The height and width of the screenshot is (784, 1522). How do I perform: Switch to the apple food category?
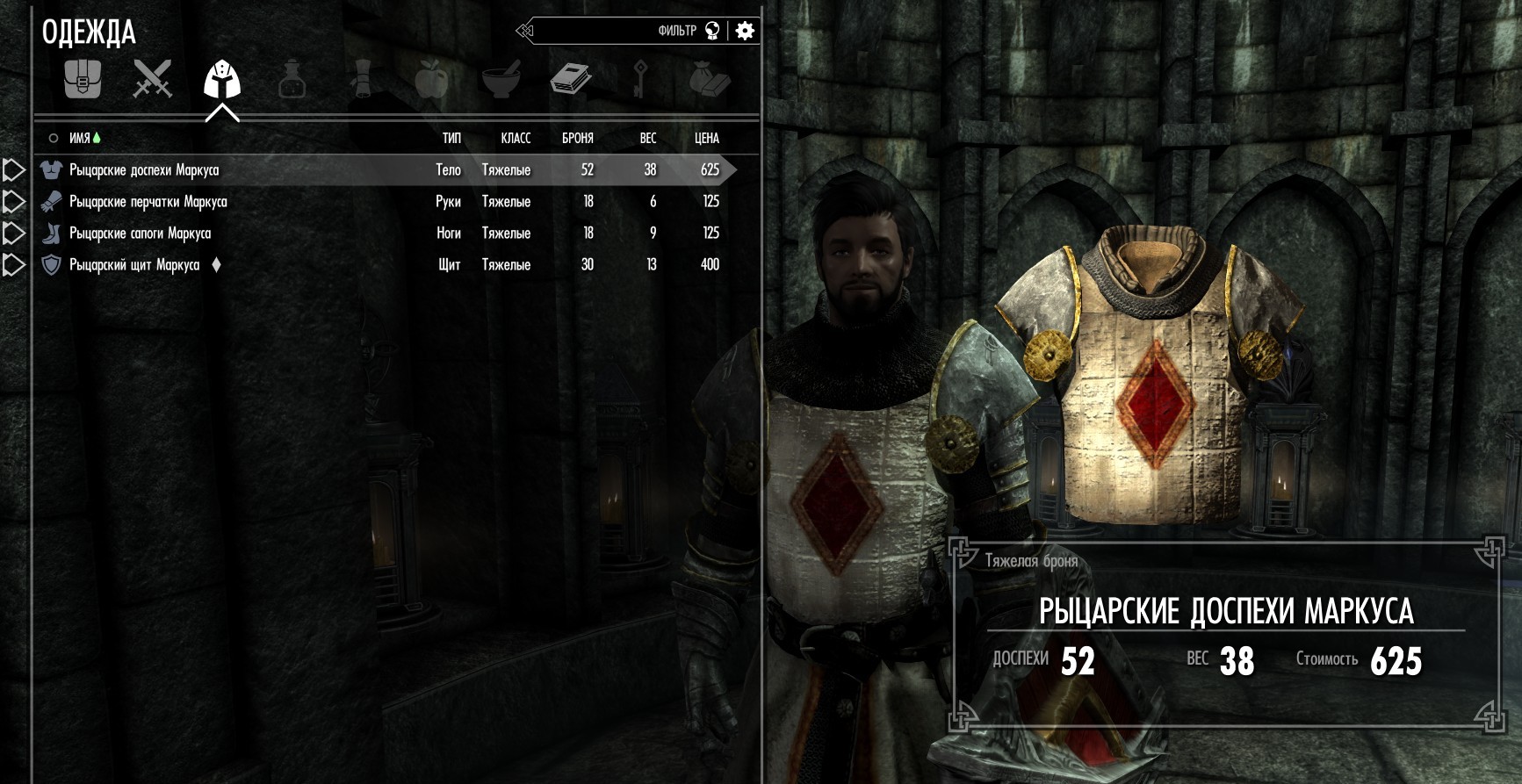pos(431,80)
